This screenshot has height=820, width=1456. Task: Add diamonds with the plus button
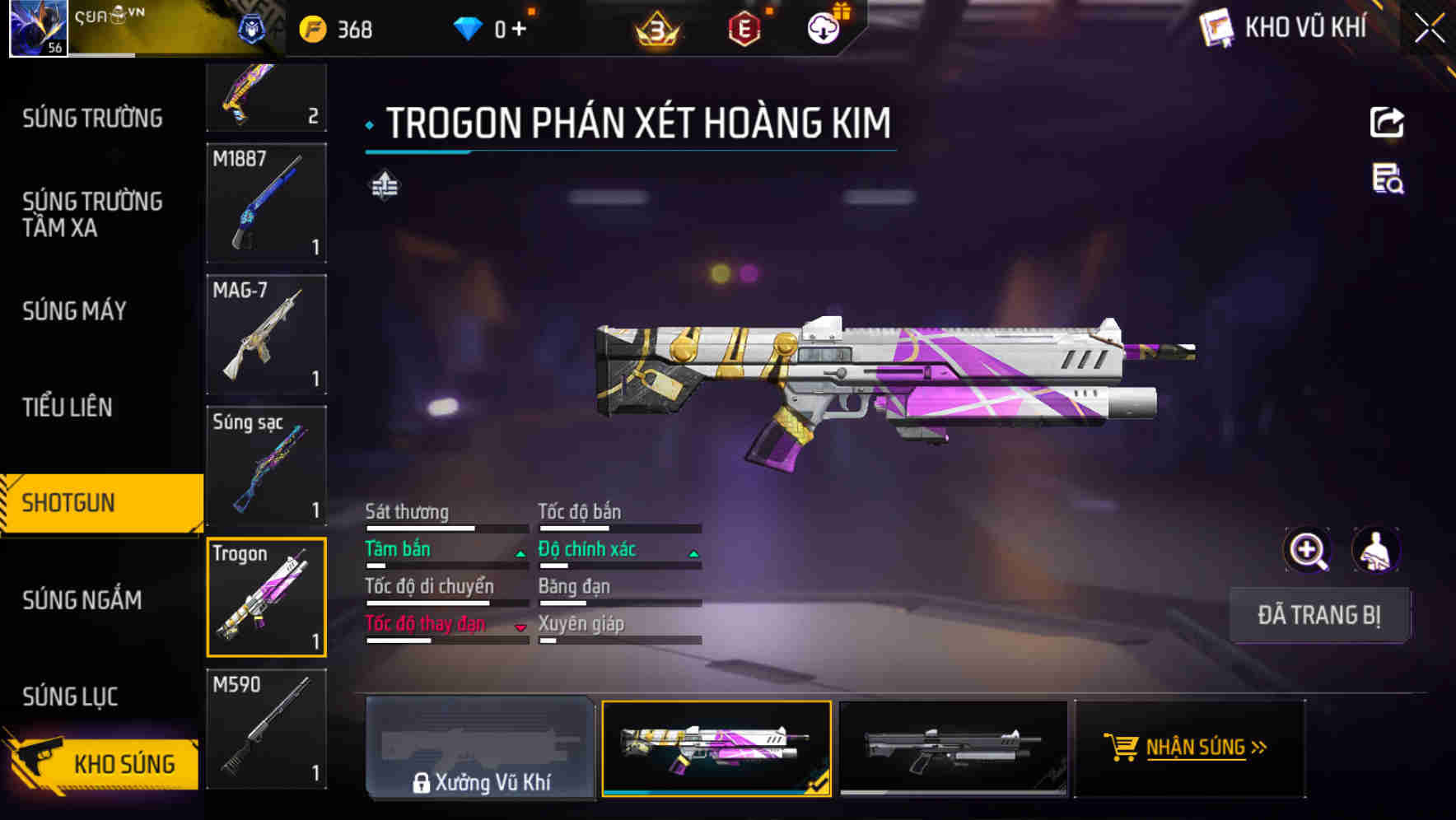tap(519, 30)
